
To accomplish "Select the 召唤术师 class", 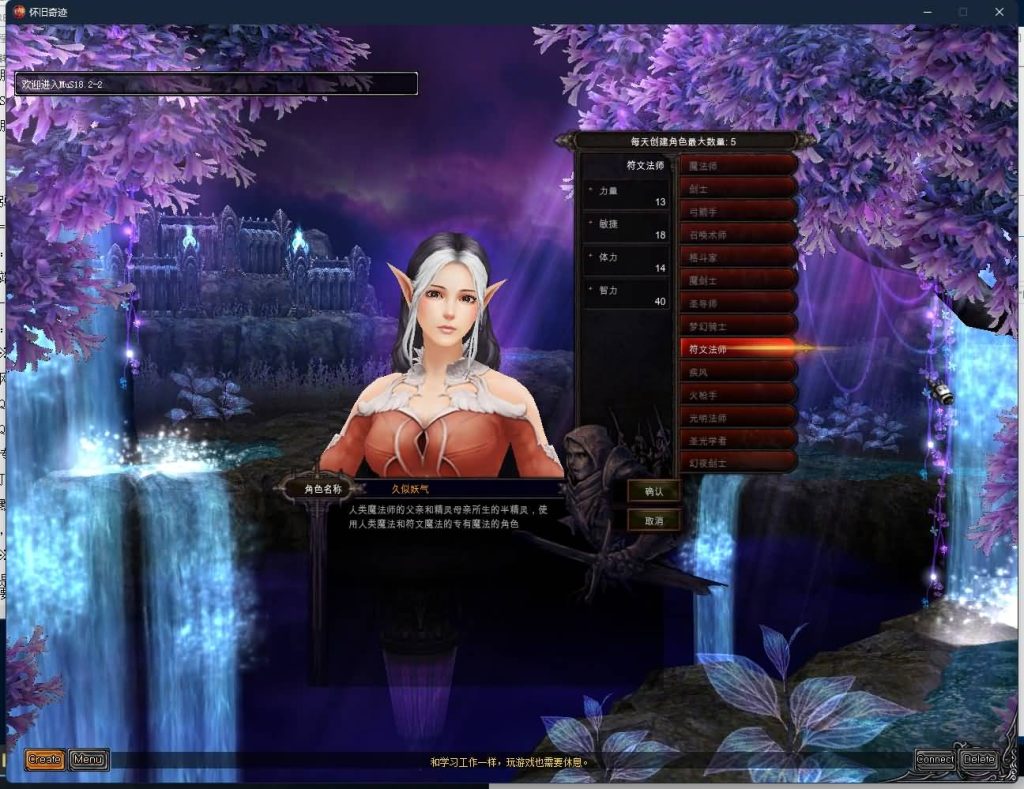I will pos(738,234).
